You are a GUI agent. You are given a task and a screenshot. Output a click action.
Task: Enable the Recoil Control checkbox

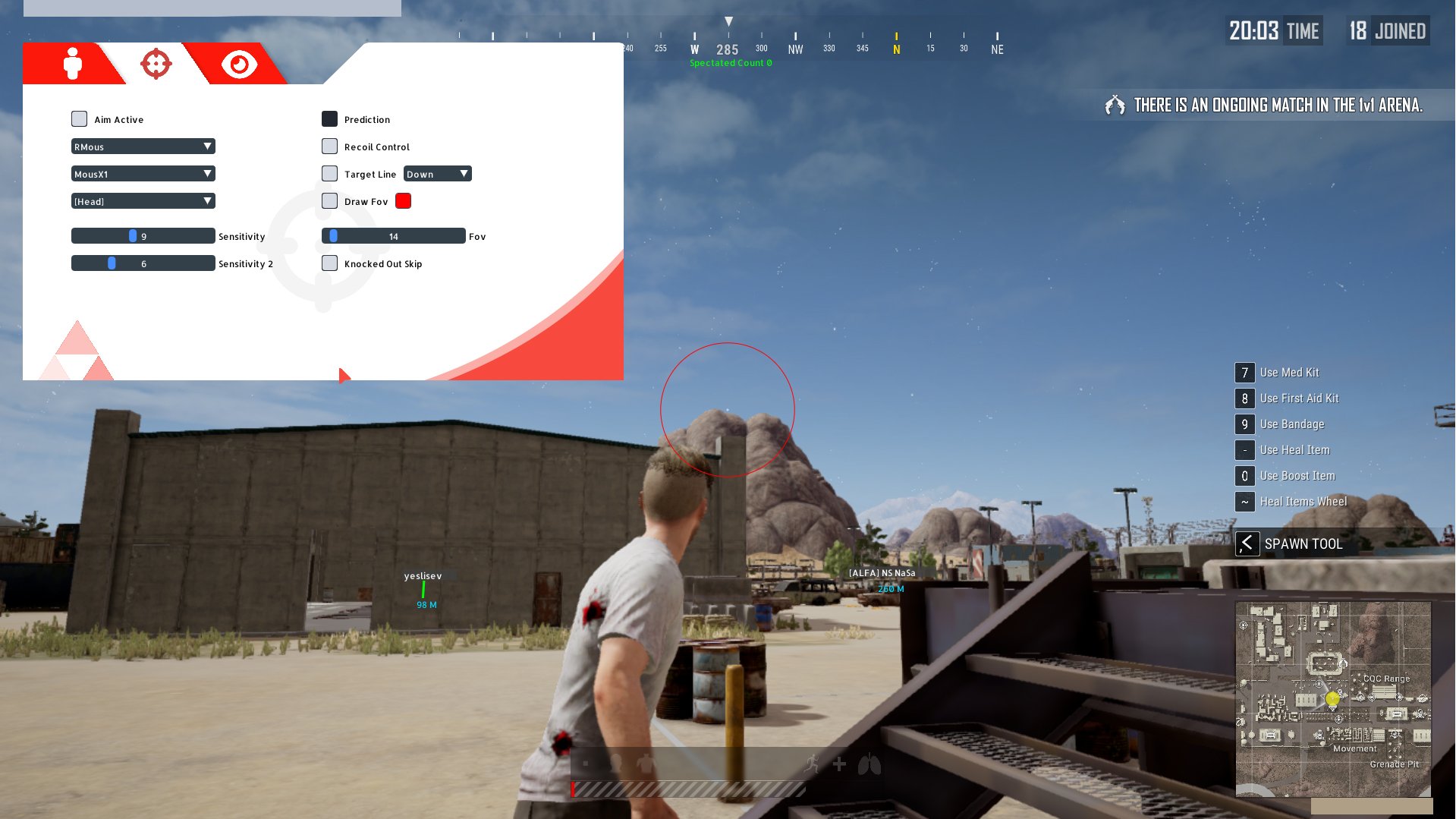click(x=329, y=146)
